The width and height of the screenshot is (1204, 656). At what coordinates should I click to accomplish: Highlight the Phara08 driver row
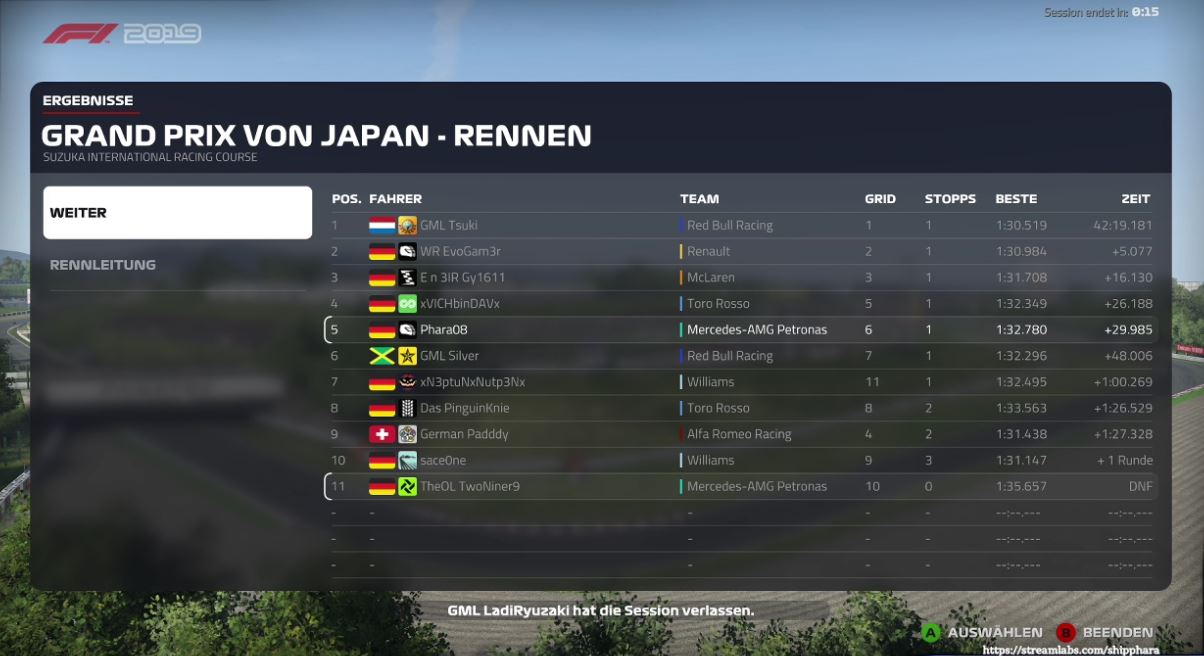coord(741,330)
